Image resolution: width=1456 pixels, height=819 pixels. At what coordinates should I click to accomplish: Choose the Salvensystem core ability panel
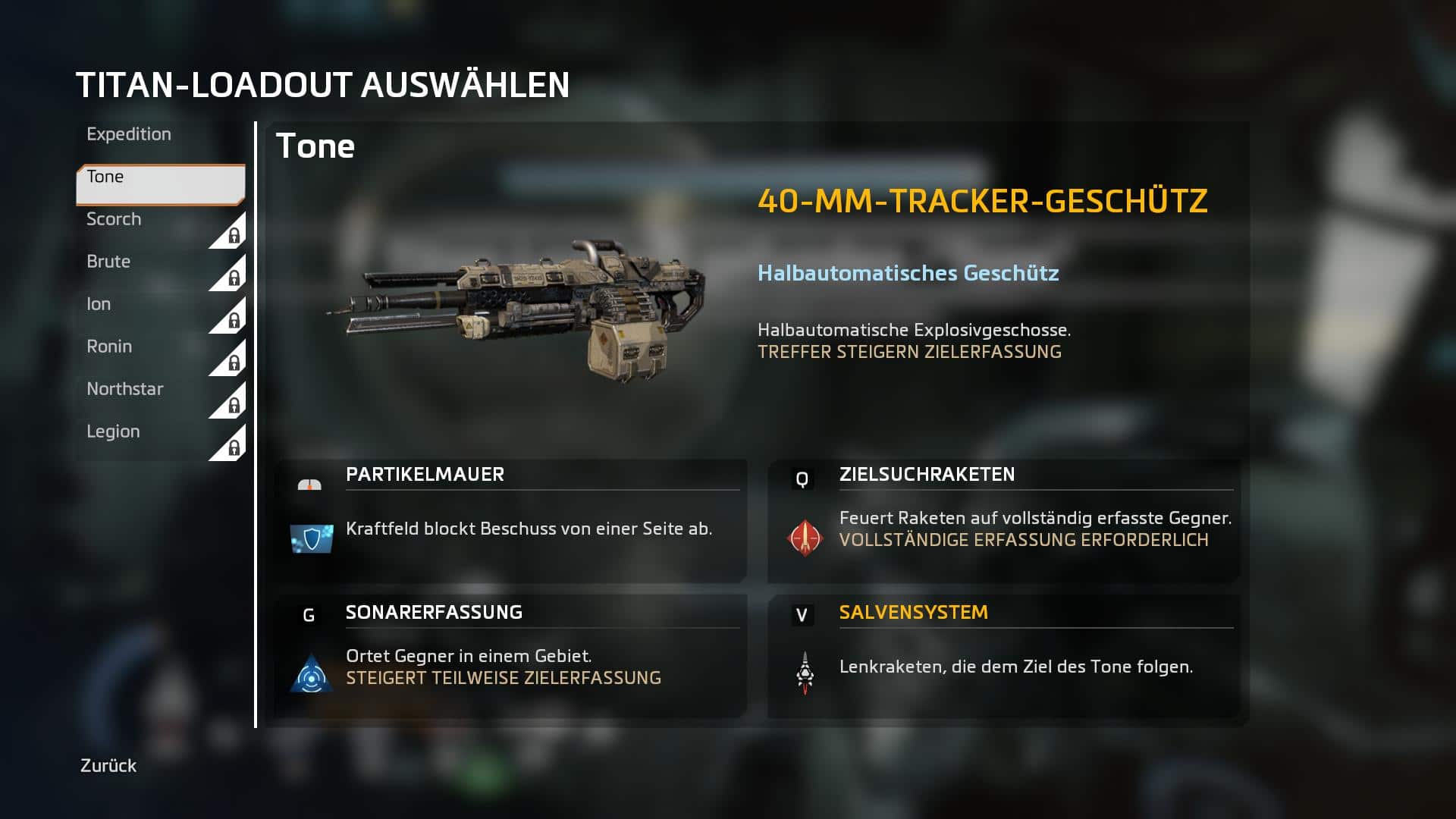1004,655
